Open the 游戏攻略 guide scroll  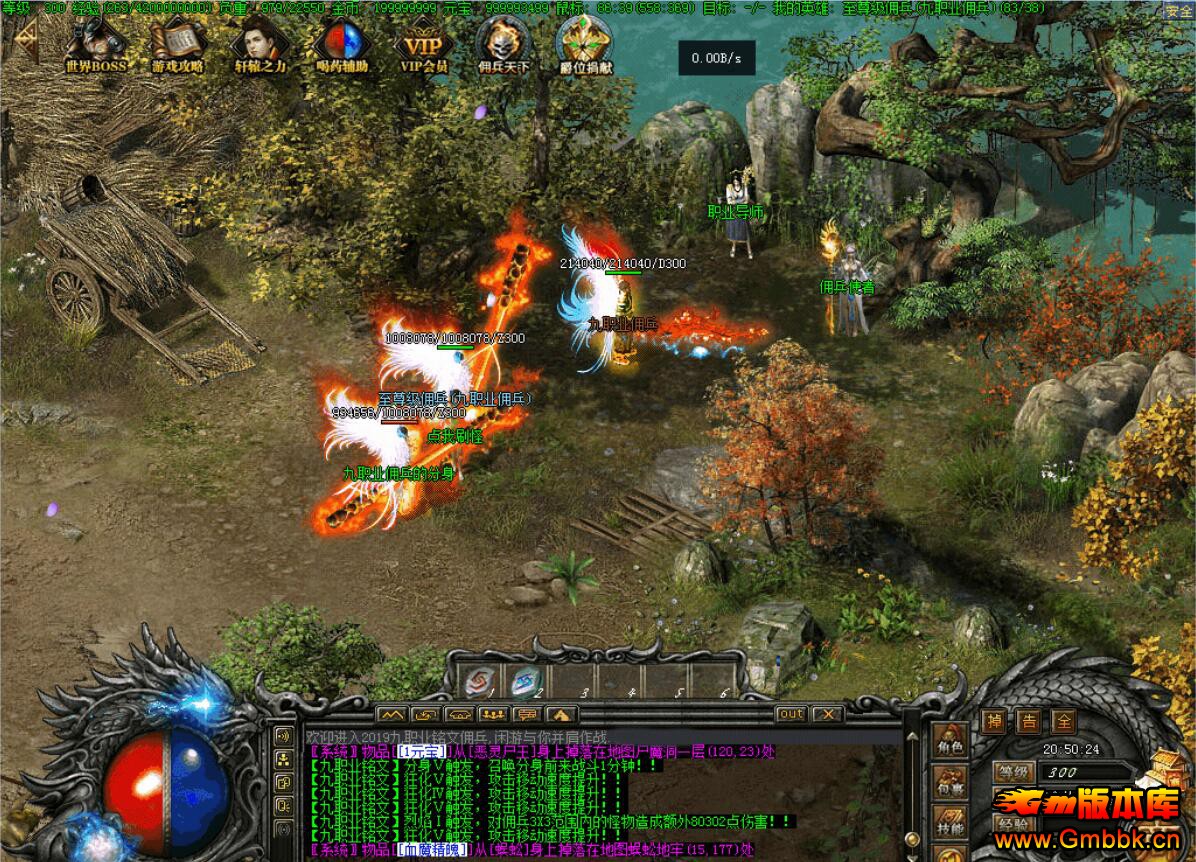click(178, 46)
